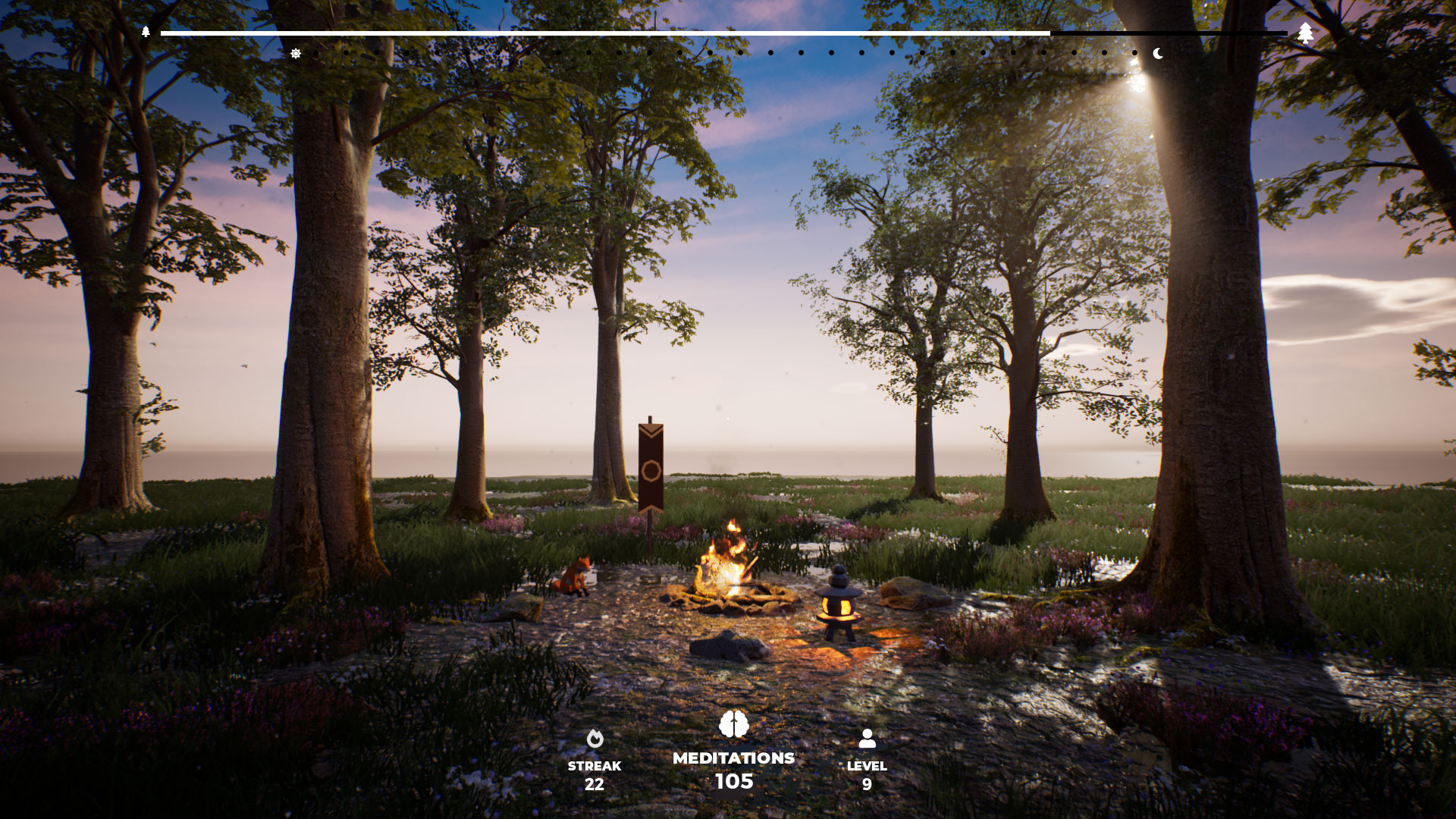Click where the white bar meets the black bar

pos(1050,33)
